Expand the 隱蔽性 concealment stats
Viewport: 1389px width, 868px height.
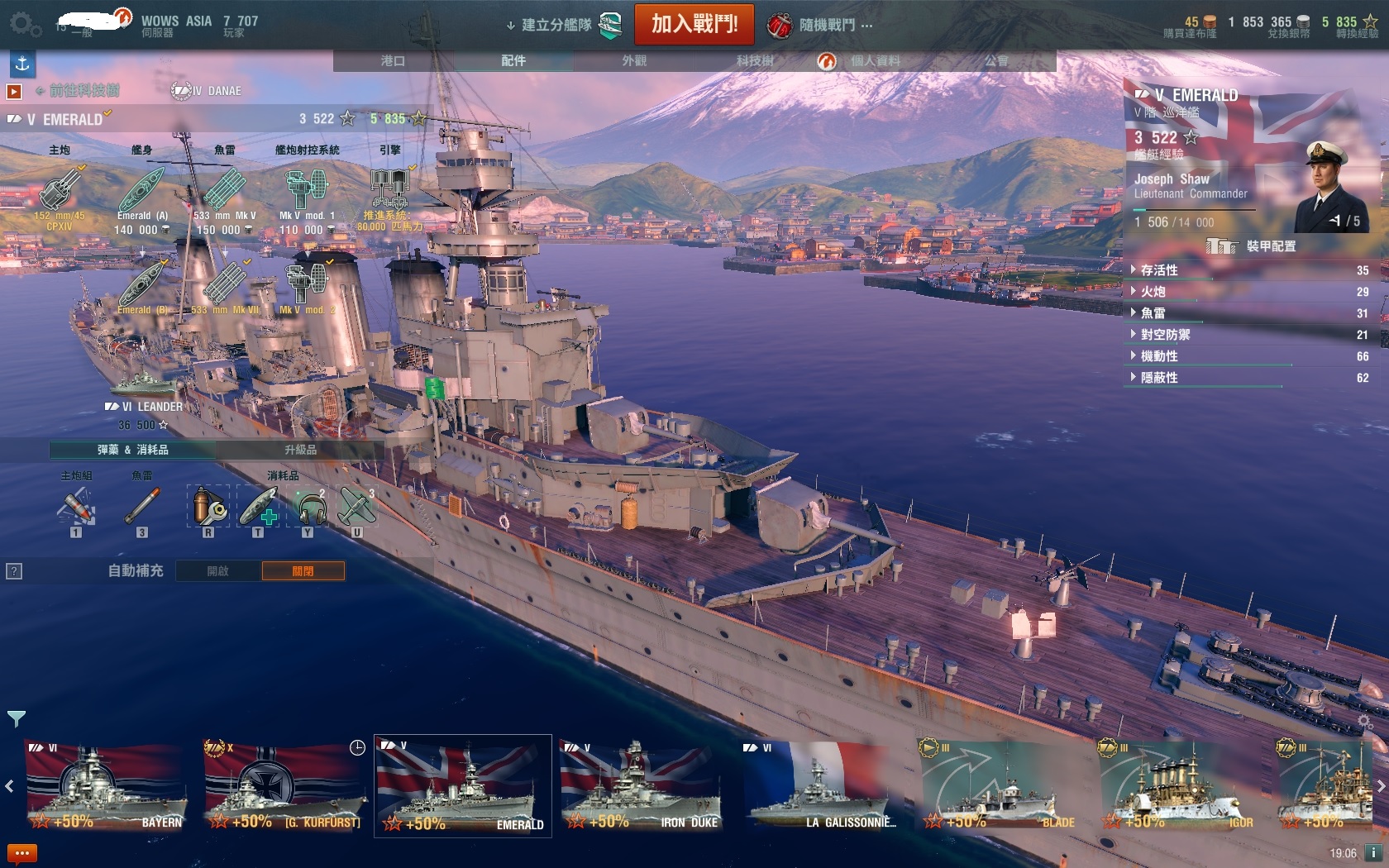1158,378
